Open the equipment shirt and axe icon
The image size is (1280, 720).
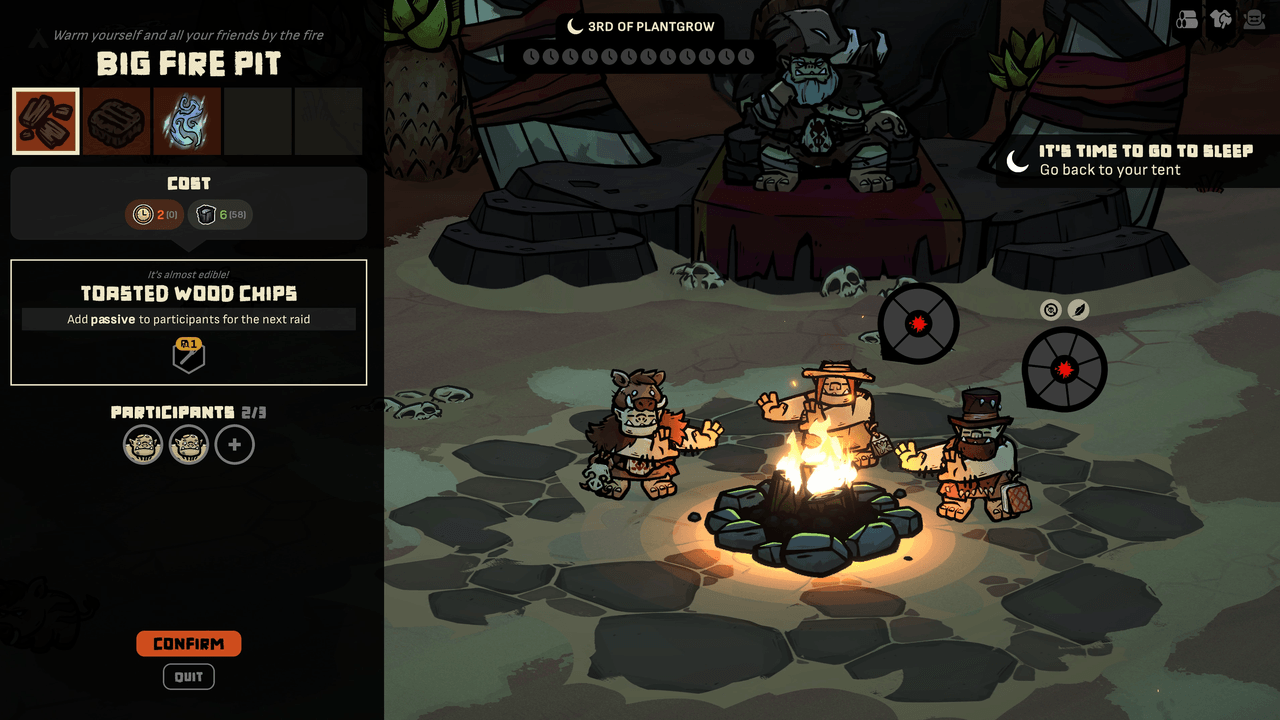(x=1221, y=19)
